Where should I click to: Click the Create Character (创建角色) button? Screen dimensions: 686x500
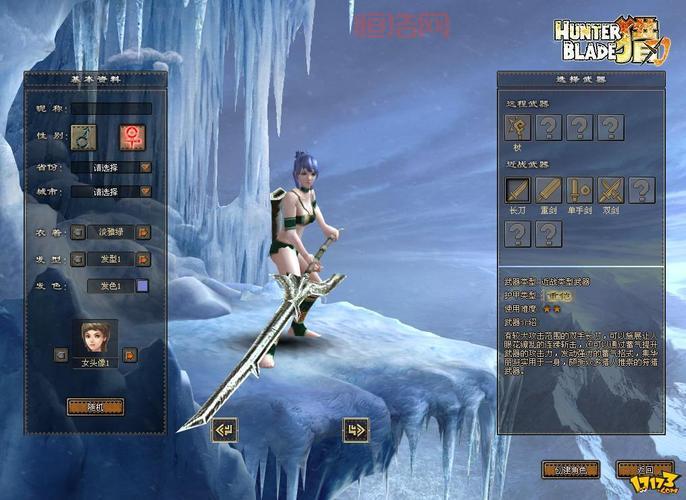[x=570, y=468]
